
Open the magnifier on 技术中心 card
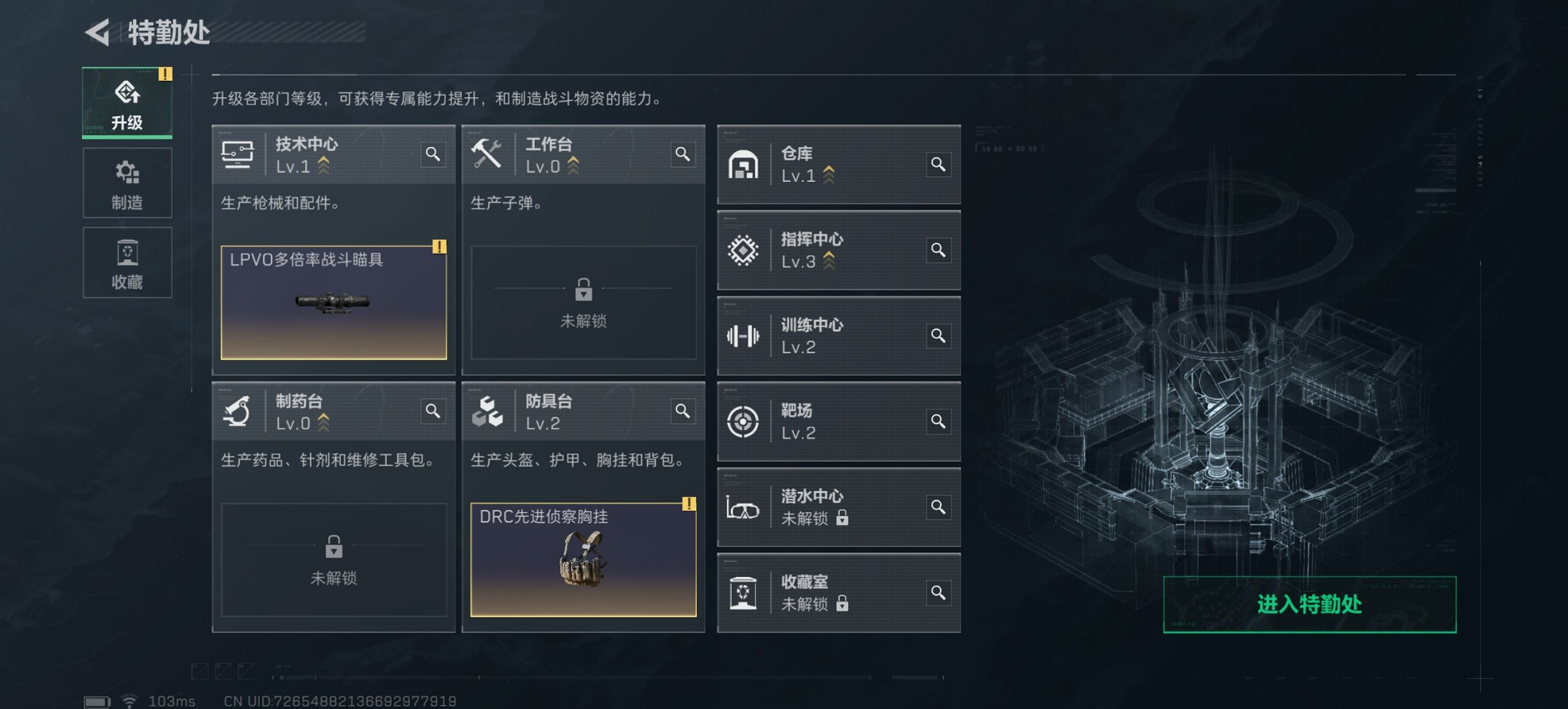tap(432, 155)
